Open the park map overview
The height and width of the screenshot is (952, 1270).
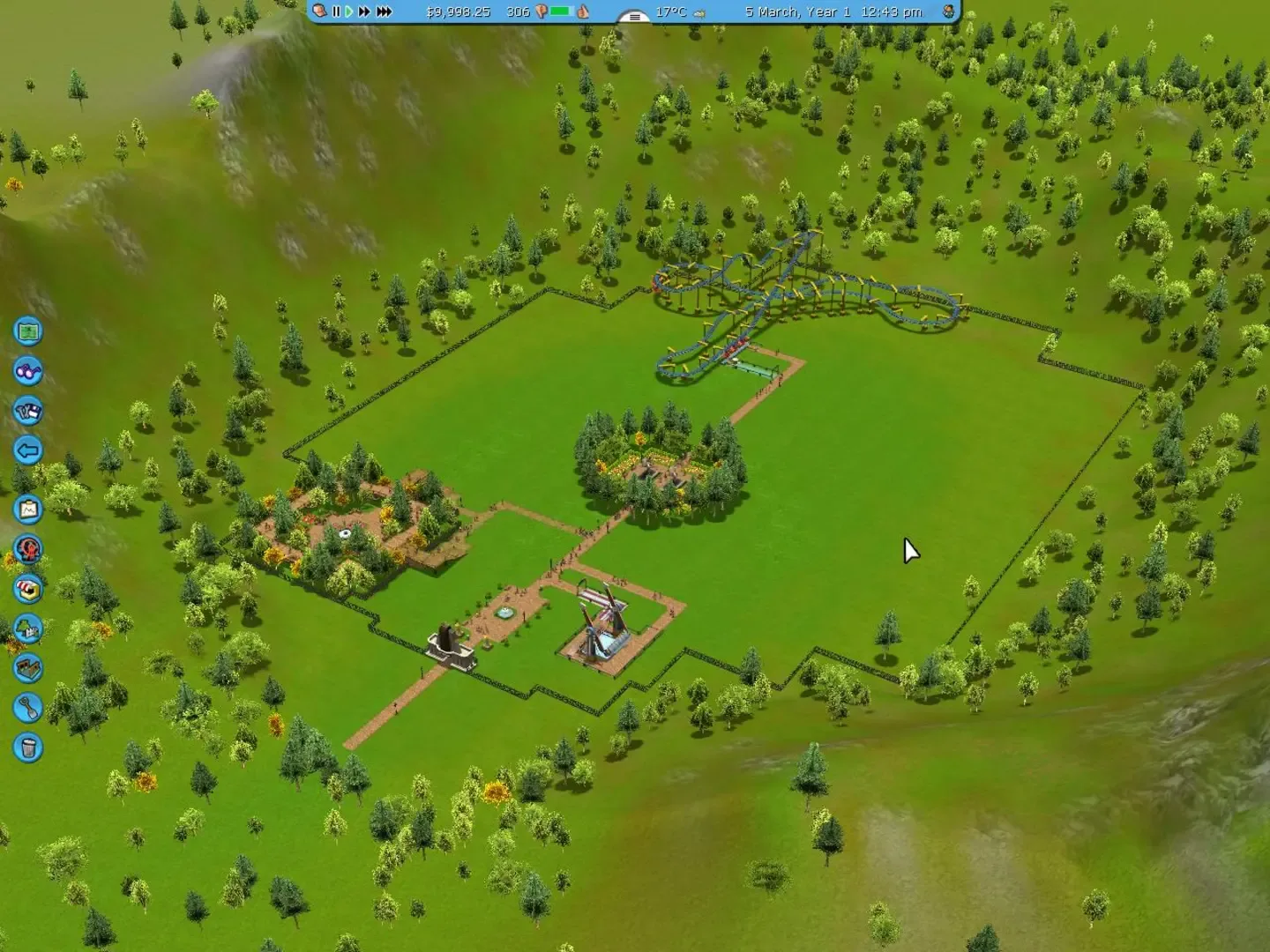pos(28,331)
